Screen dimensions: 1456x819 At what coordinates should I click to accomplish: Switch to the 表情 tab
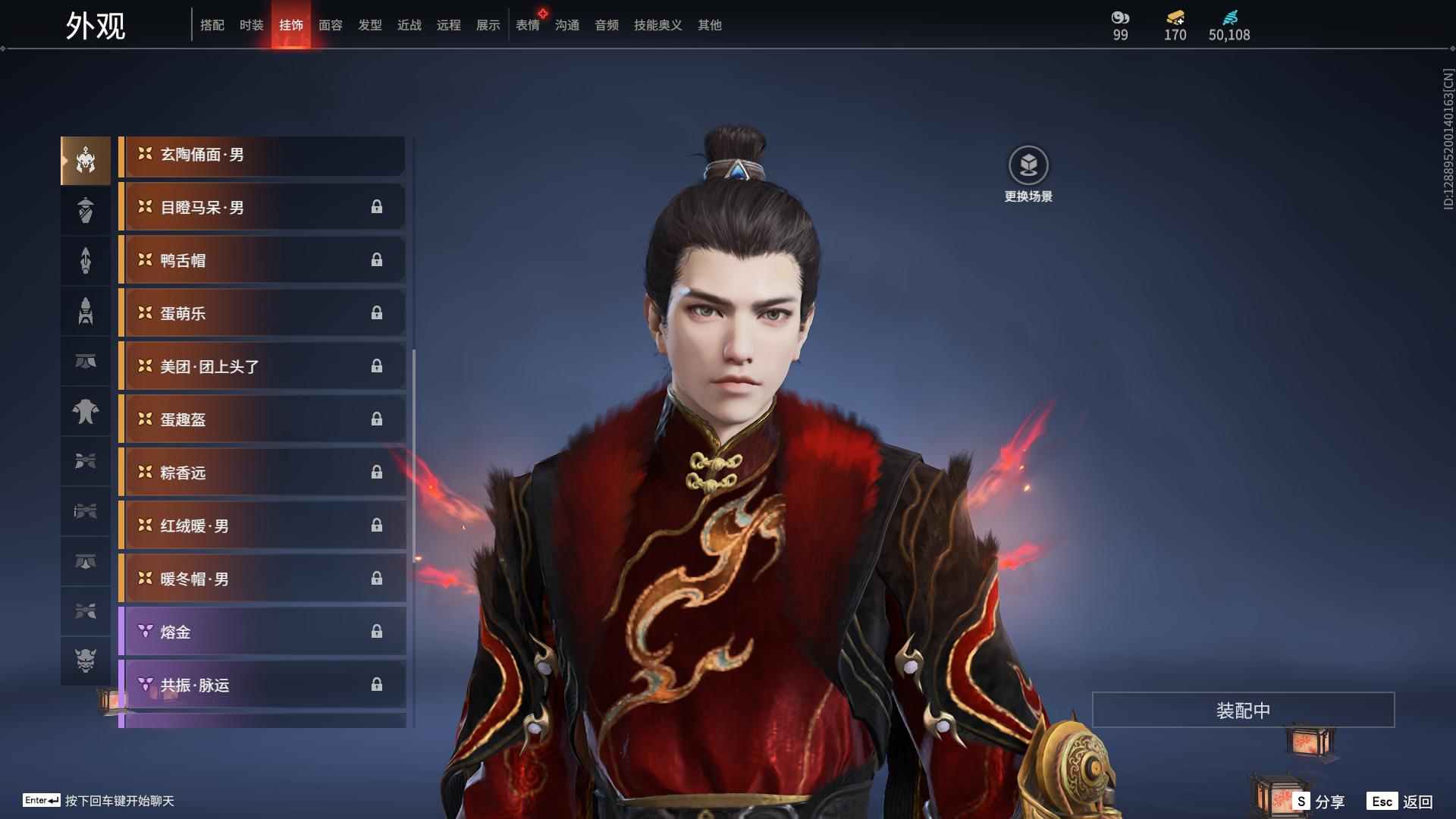pos(528,25)
